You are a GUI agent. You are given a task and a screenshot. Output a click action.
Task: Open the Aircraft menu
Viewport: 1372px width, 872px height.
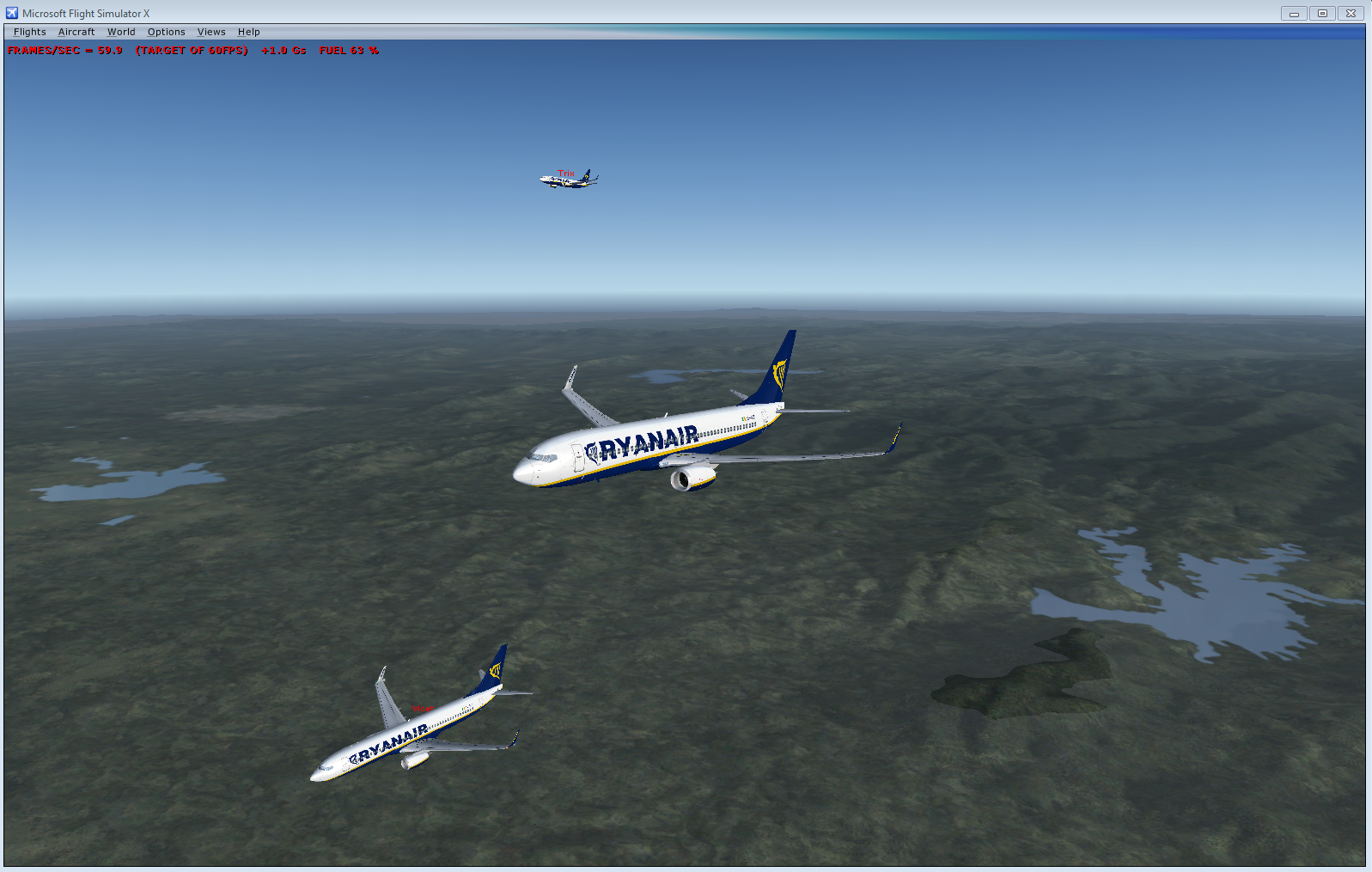76,32
